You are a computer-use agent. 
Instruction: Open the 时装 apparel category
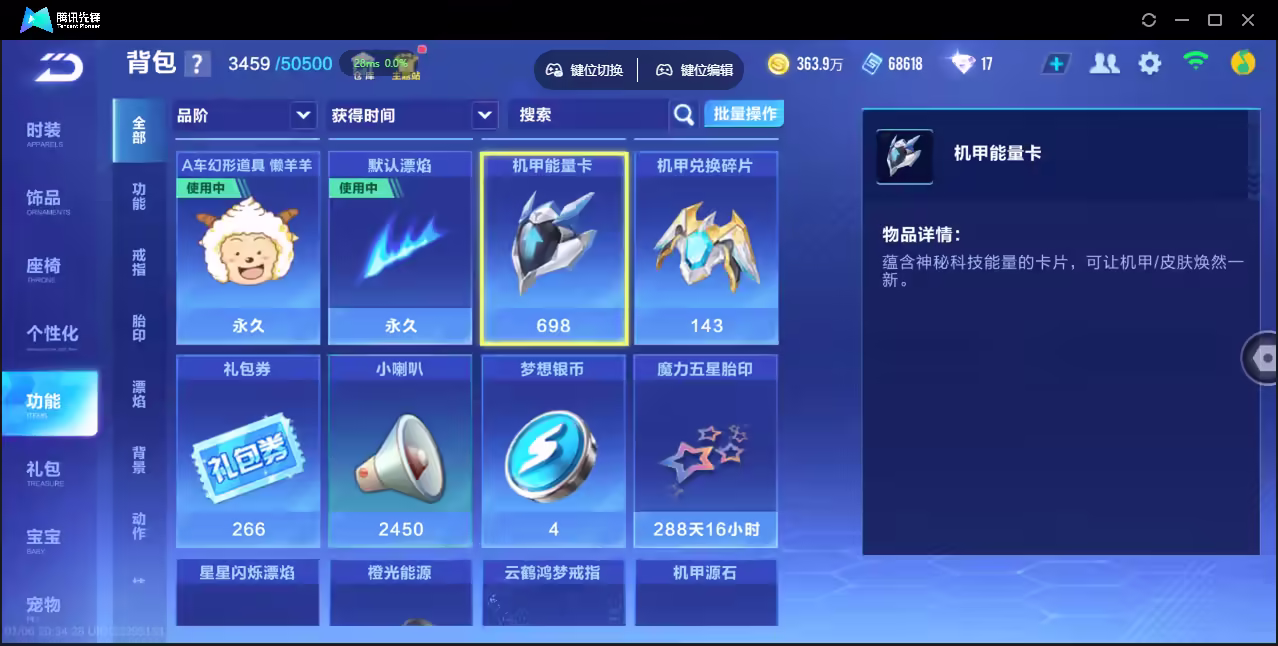[x=44, y=132]
